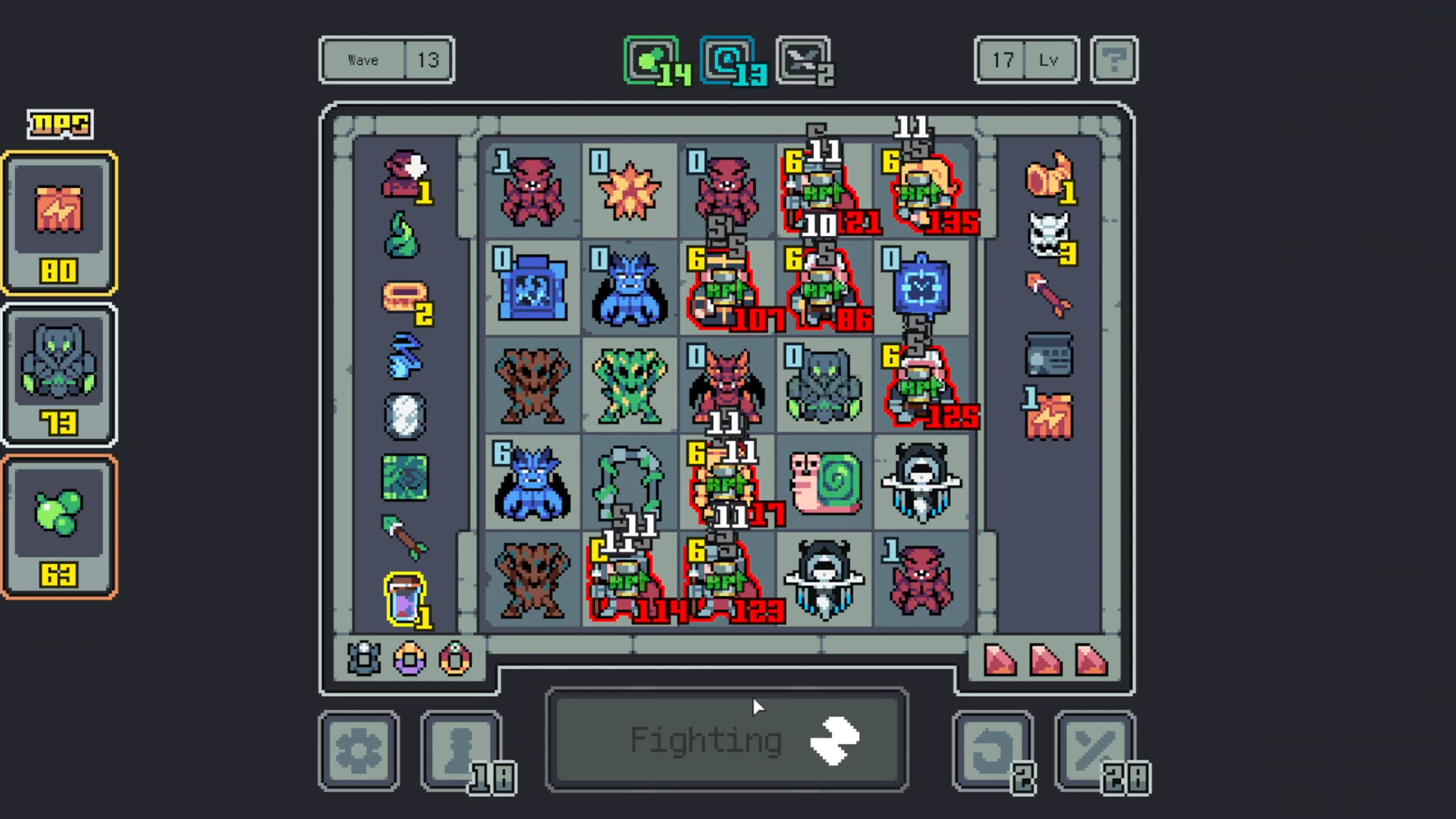
Task: Click the blue spiral counter showing 13
Action: coord(726,60)
